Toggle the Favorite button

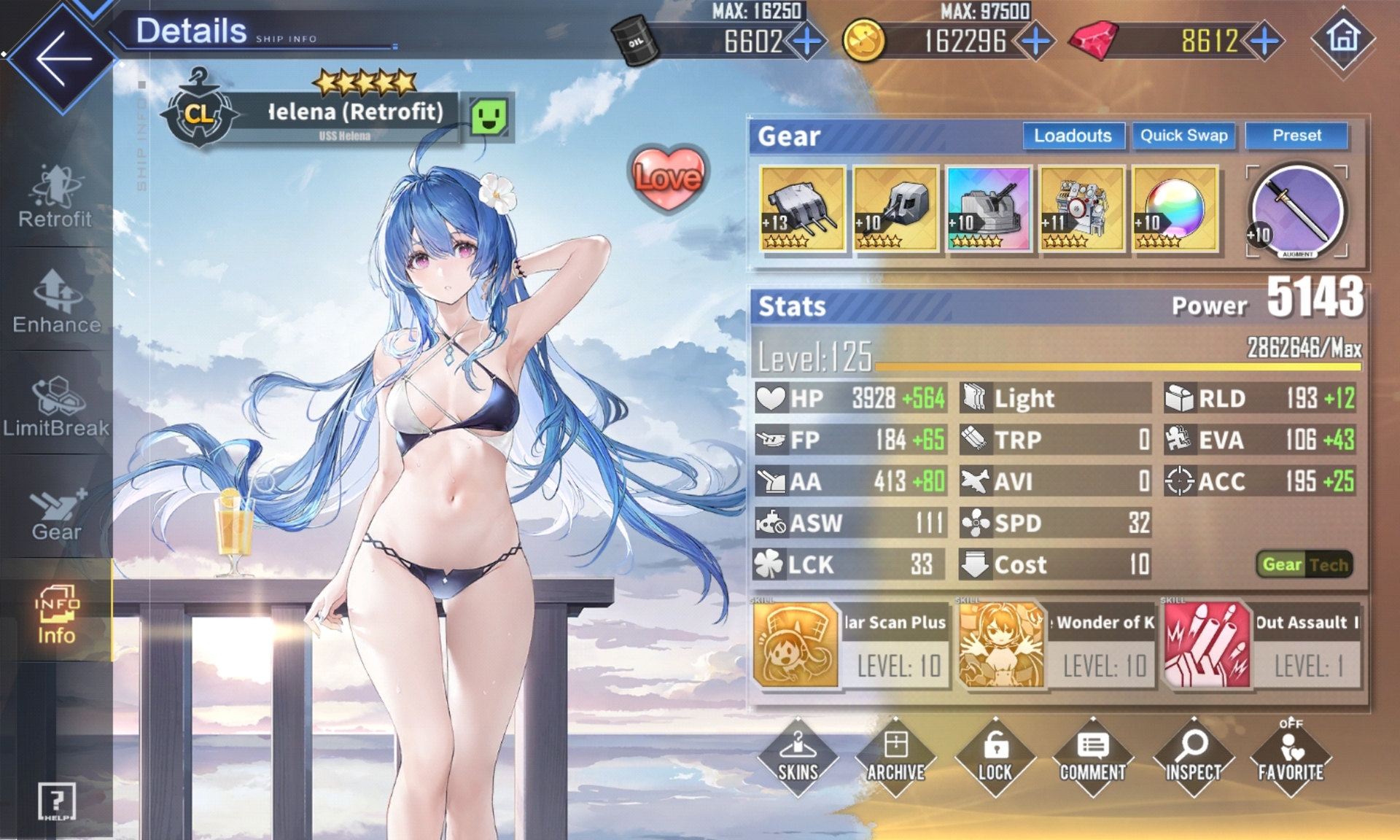click(1291, 757)
